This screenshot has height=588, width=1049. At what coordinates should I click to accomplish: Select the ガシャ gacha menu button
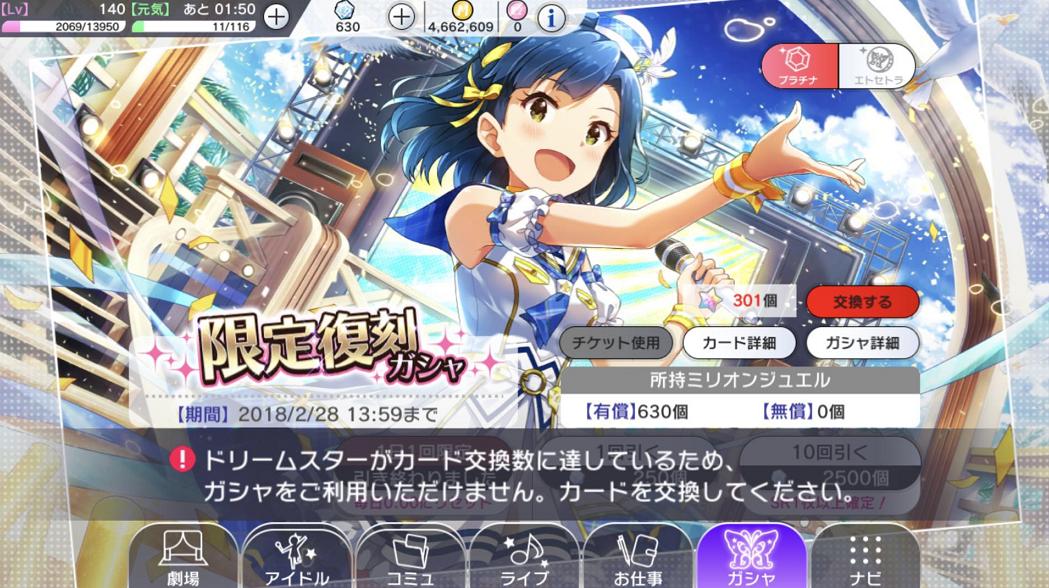752,557
